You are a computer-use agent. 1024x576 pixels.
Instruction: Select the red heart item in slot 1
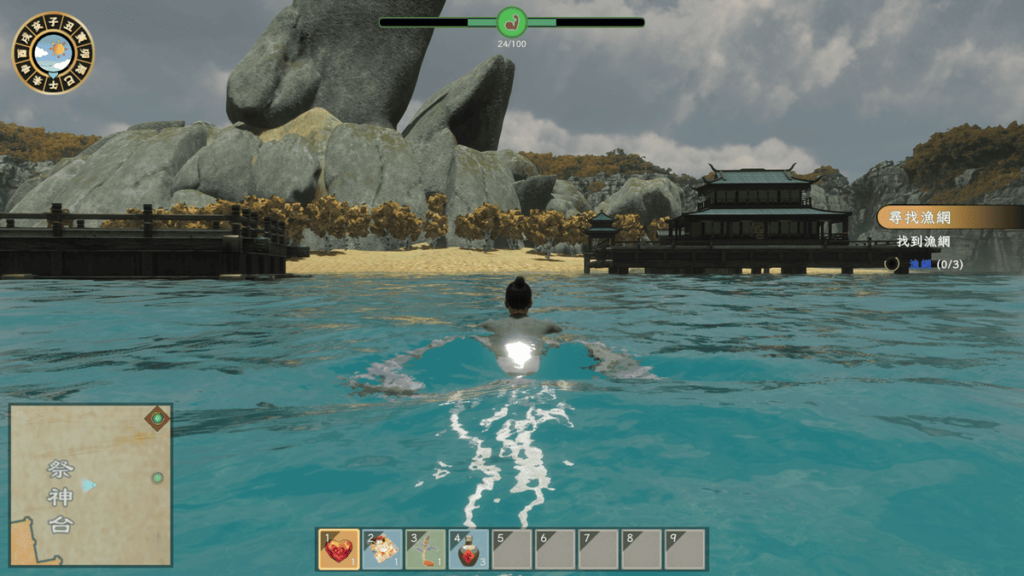(339, 549)
